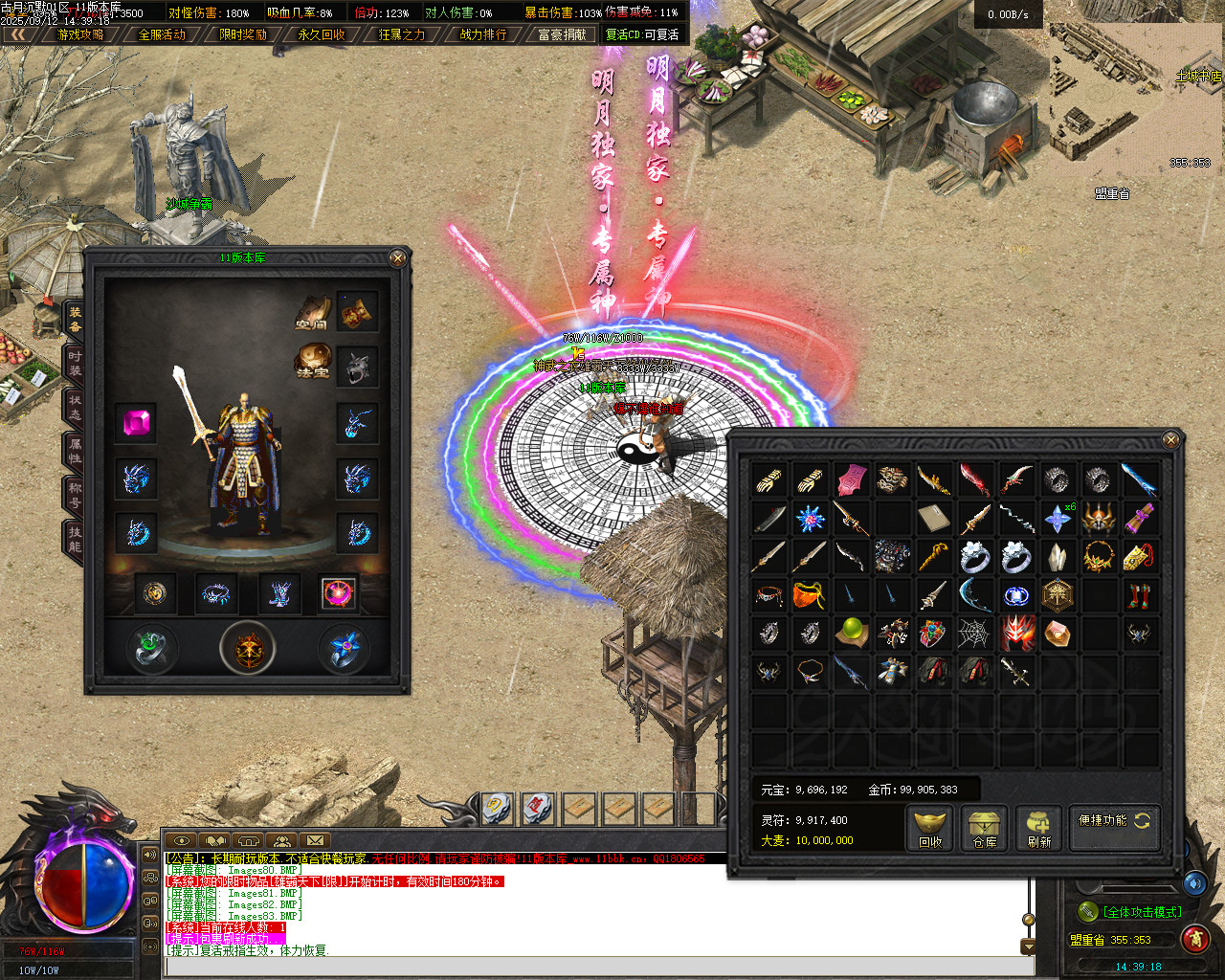Open the 全服活动 server events menu
The width and height of the screenshot is (1225, 980).
pyautogui.click(x=162, y=34)
